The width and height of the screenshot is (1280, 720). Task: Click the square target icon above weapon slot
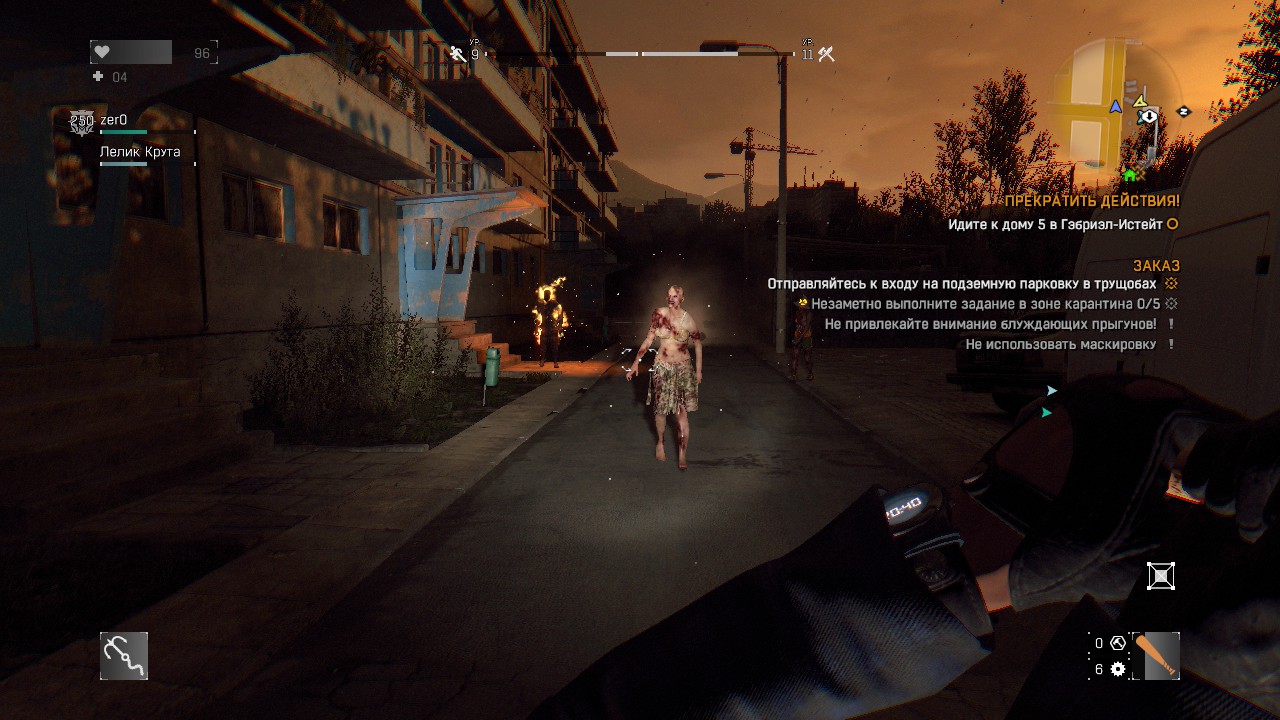(x=1160, y=576)
